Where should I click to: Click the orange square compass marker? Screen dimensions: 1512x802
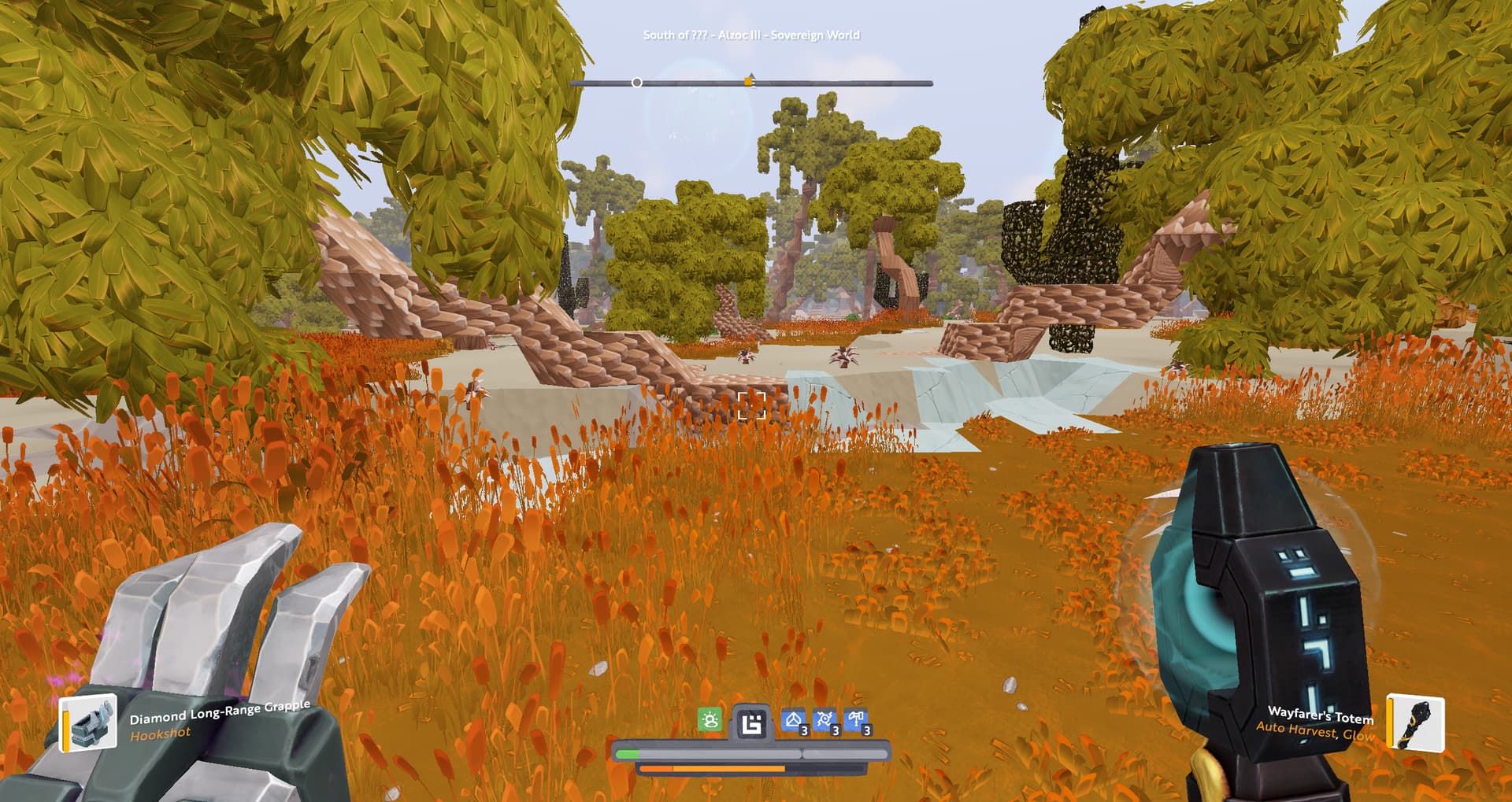pyautogui.click(x=748, y=82)
